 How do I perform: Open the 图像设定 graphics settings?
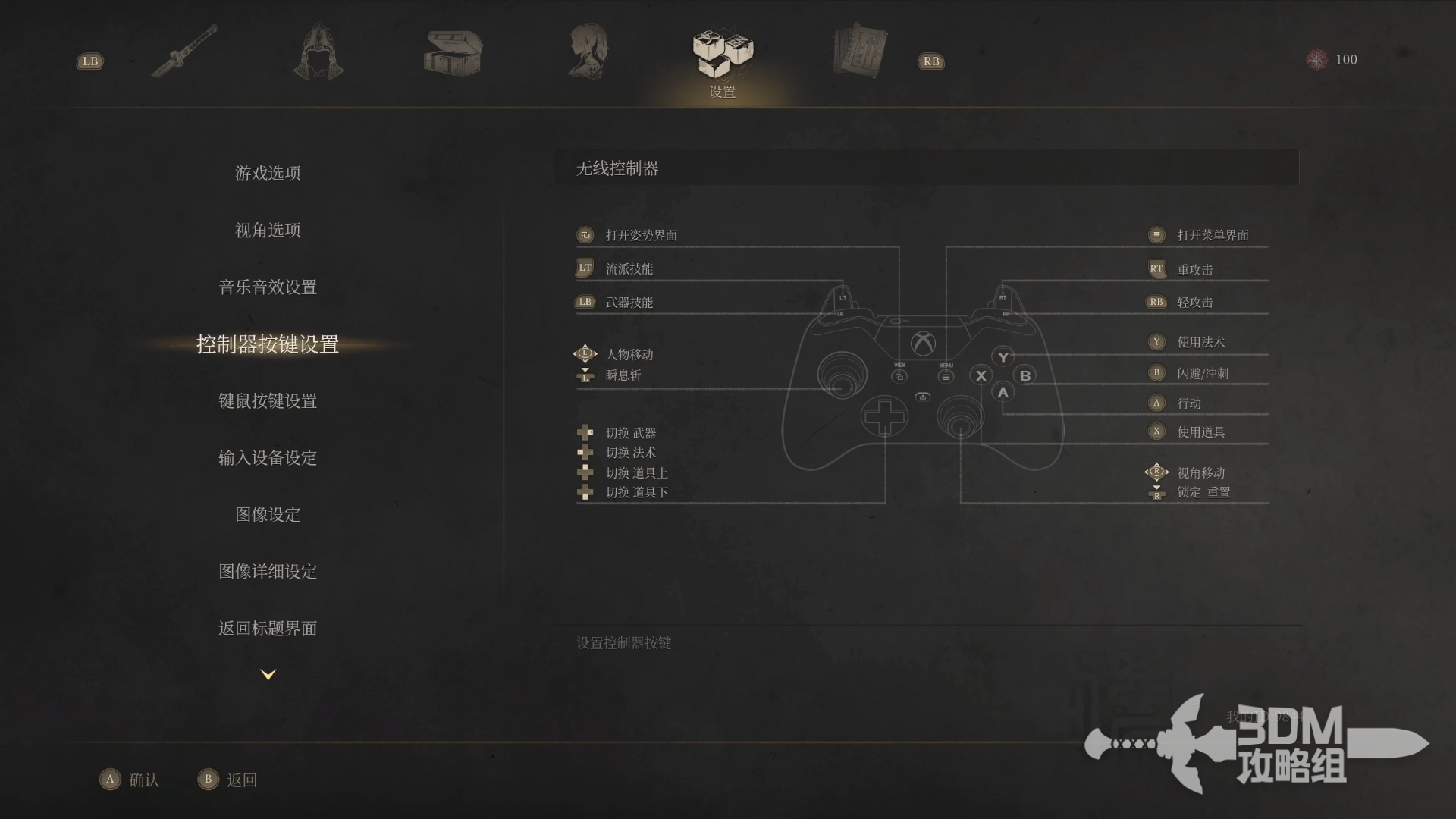coord(268,515)
